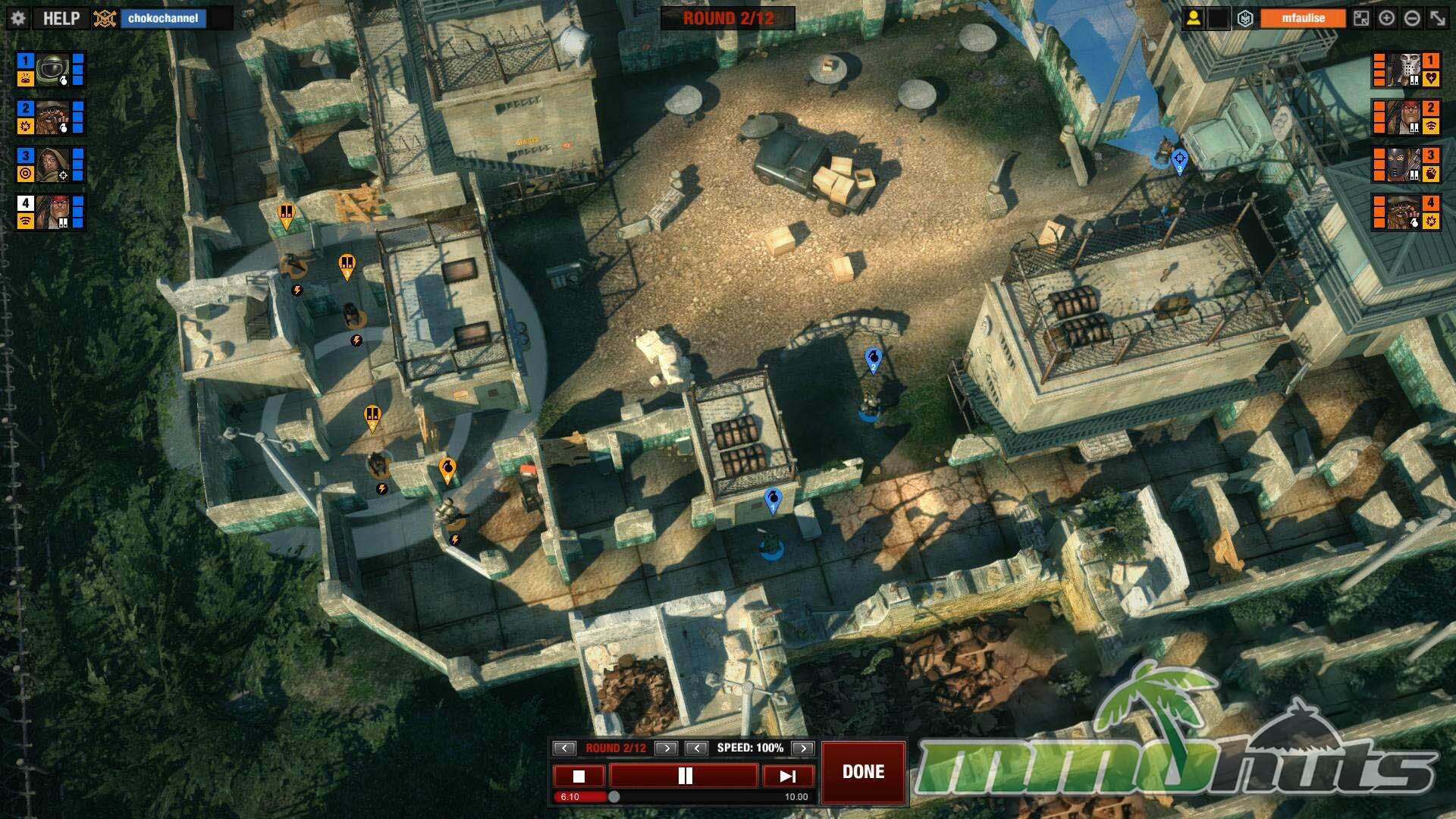Go to the previous round

pyautogui.click(x=564, y=748)
